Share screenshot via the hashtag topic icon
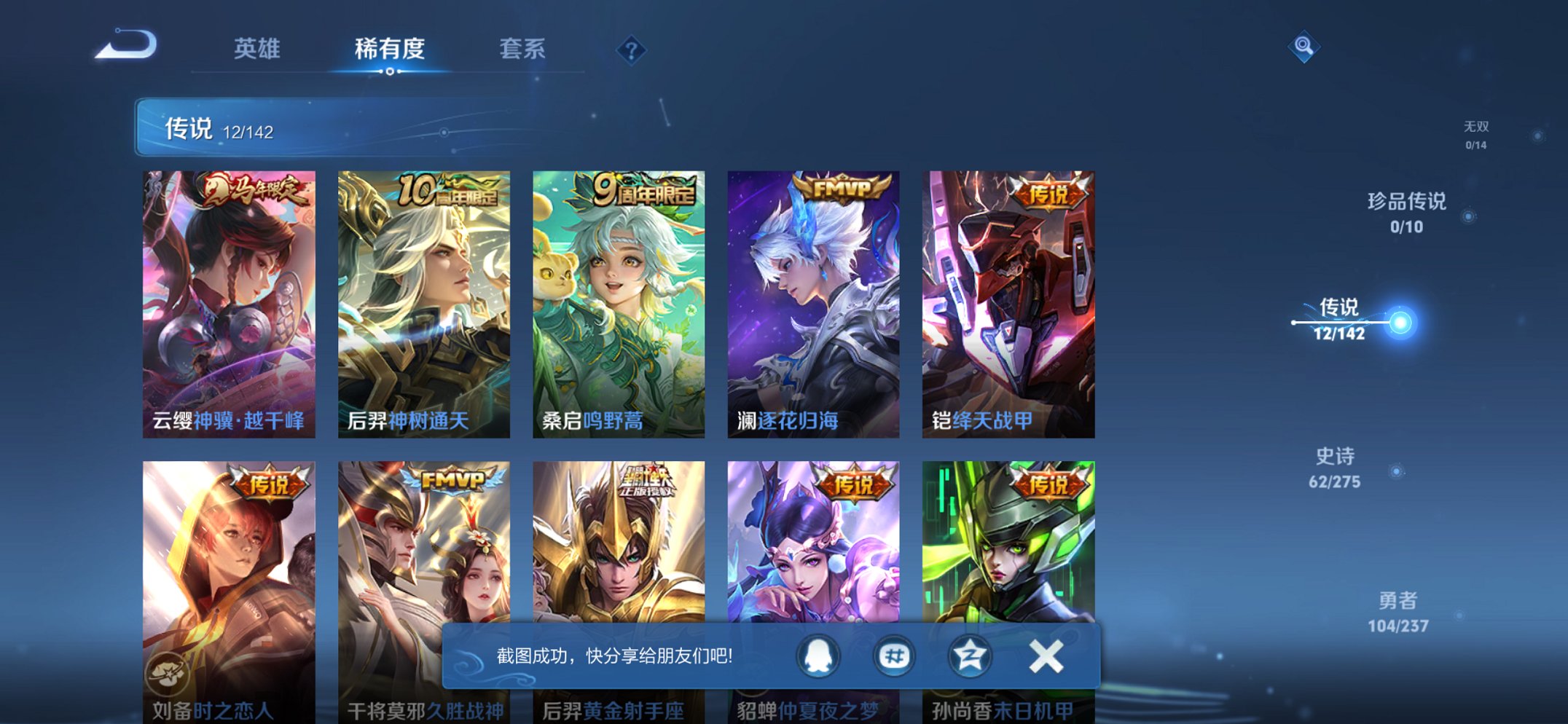Screen dimensions: 1568x724 click(x=895, y=656)
